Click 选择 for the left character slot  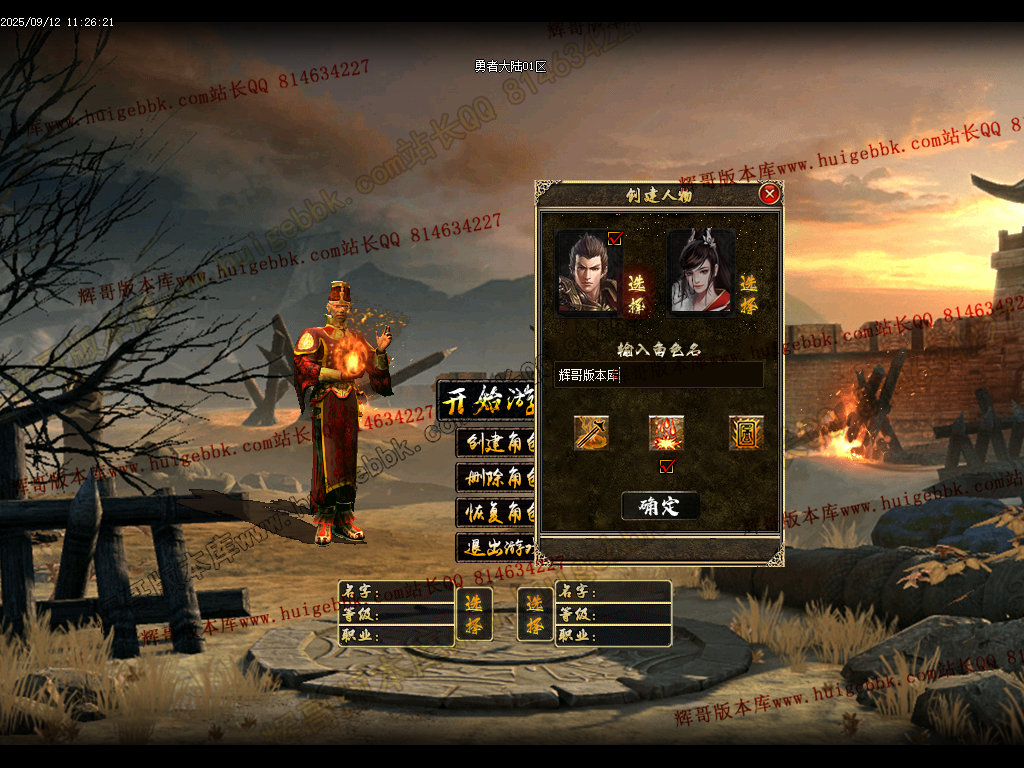tap(474, 613)
